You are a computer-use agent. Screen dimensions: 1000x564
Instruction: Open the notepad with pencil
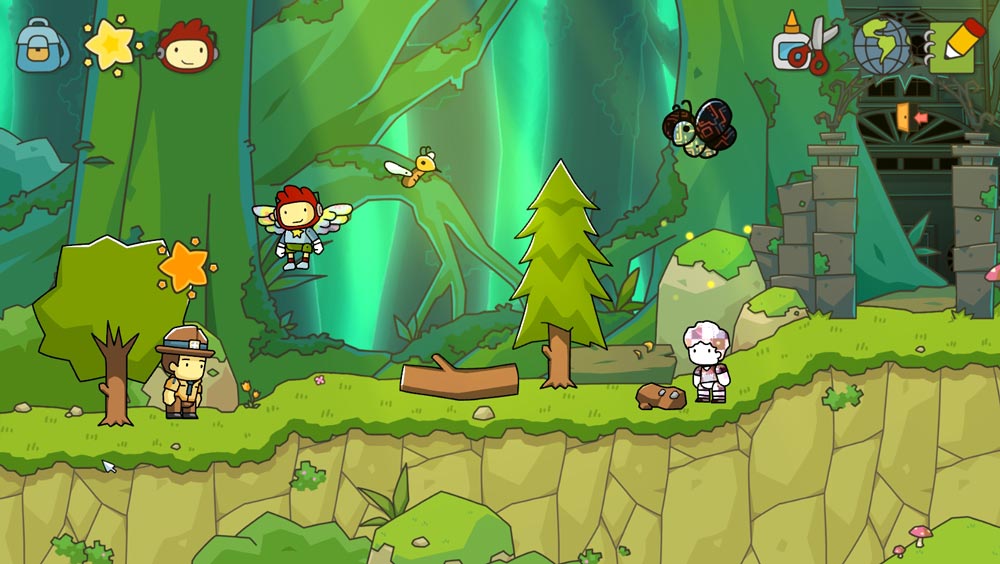point(955,46)
